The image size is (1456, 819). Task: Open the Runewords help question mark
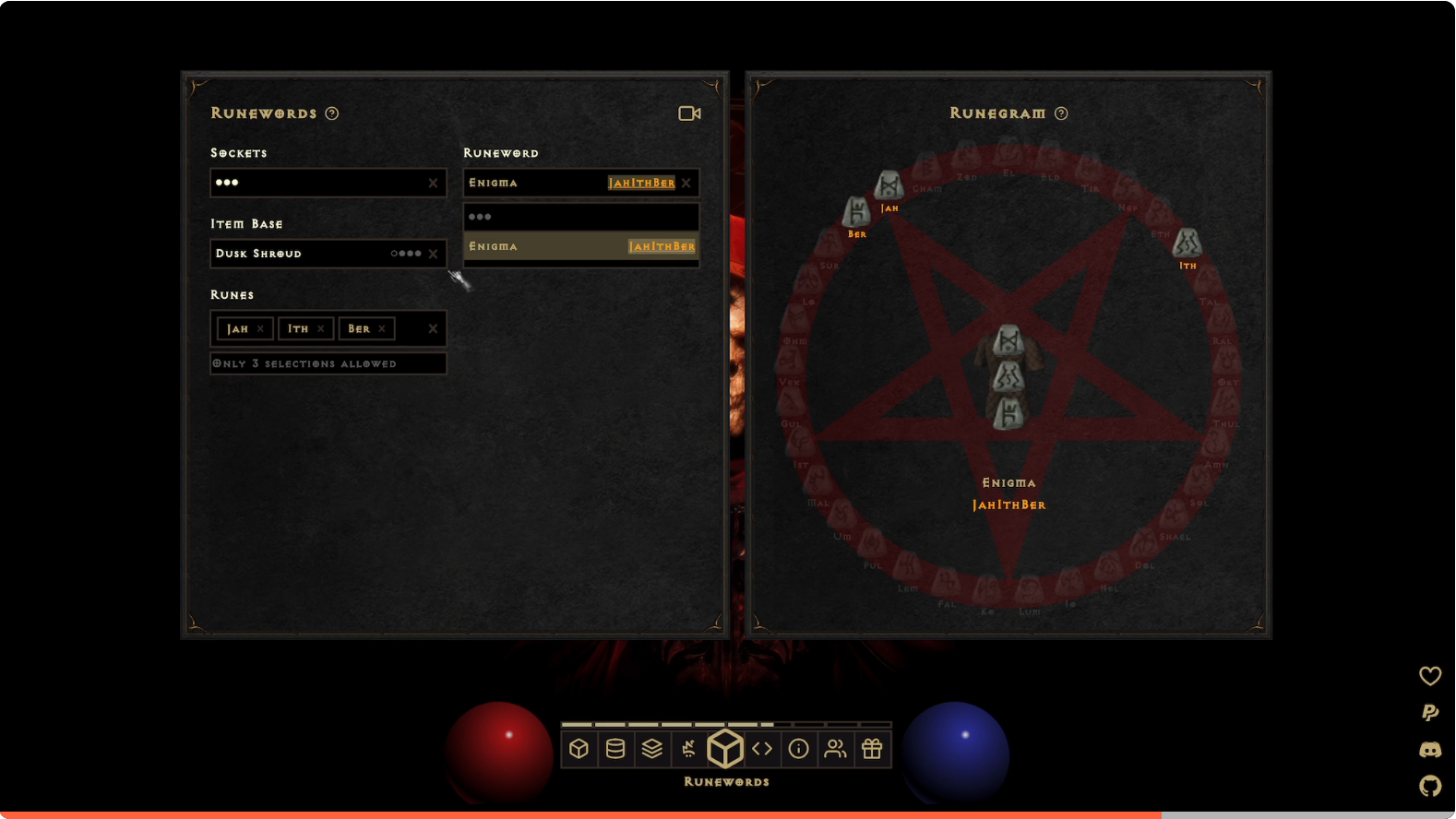pyautogui.click(x=332, y=113)
